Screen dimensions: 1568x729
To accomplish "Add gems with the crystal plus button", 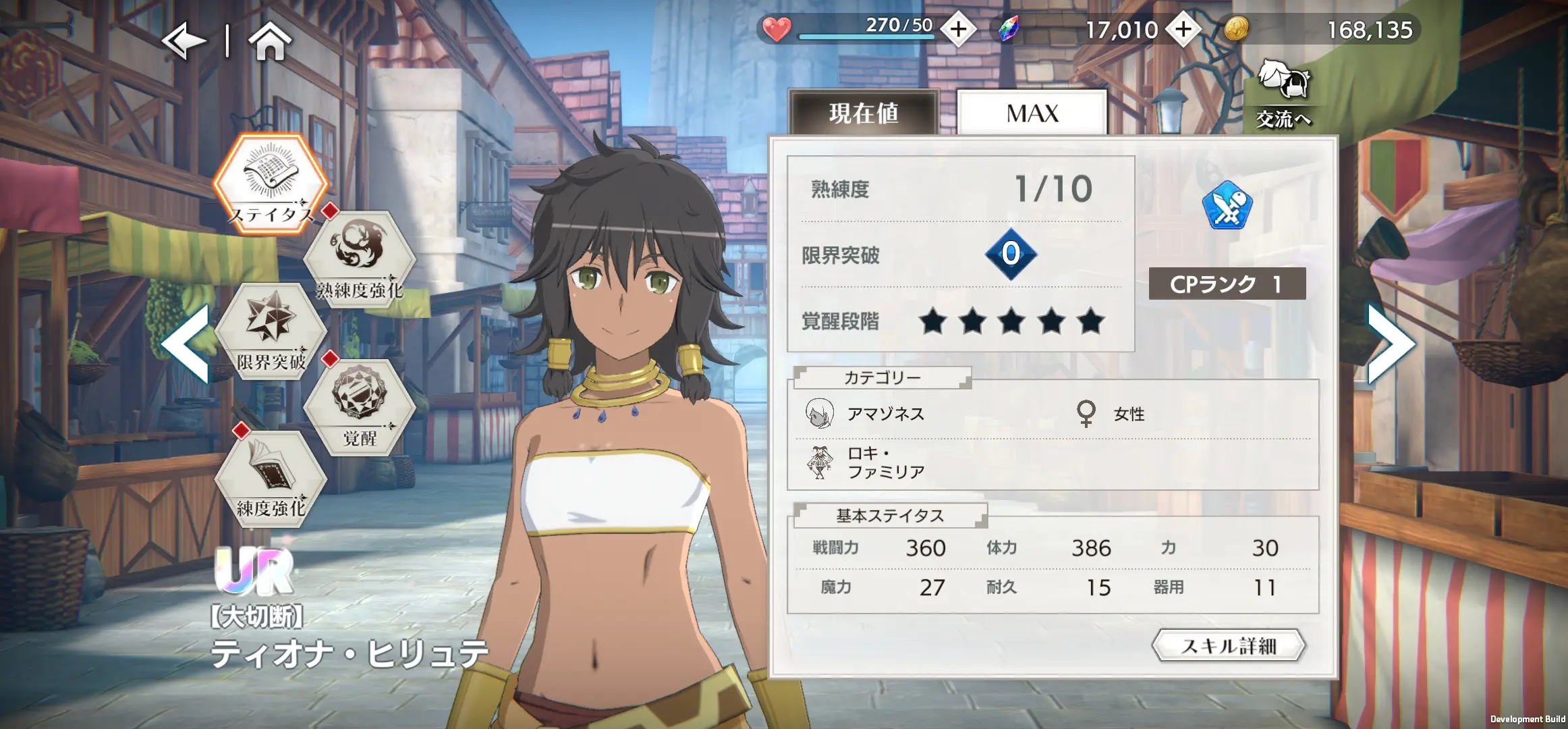I will click(1183, 30).
